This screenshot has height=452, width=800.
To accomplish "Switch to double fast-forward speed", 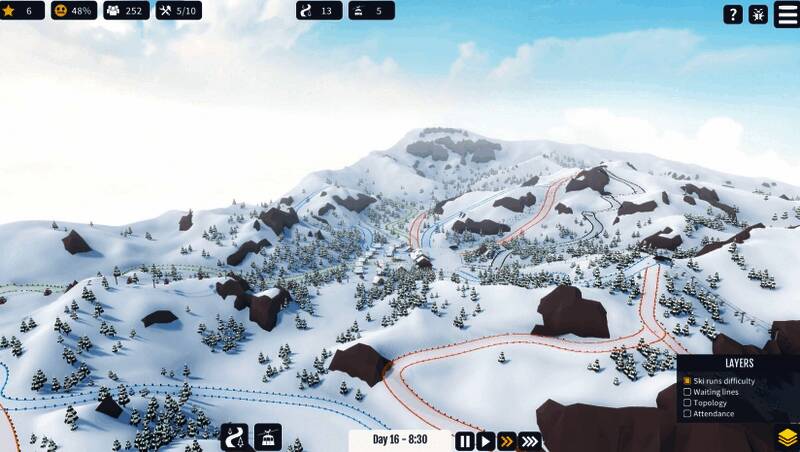I will [x=506, y=440].
